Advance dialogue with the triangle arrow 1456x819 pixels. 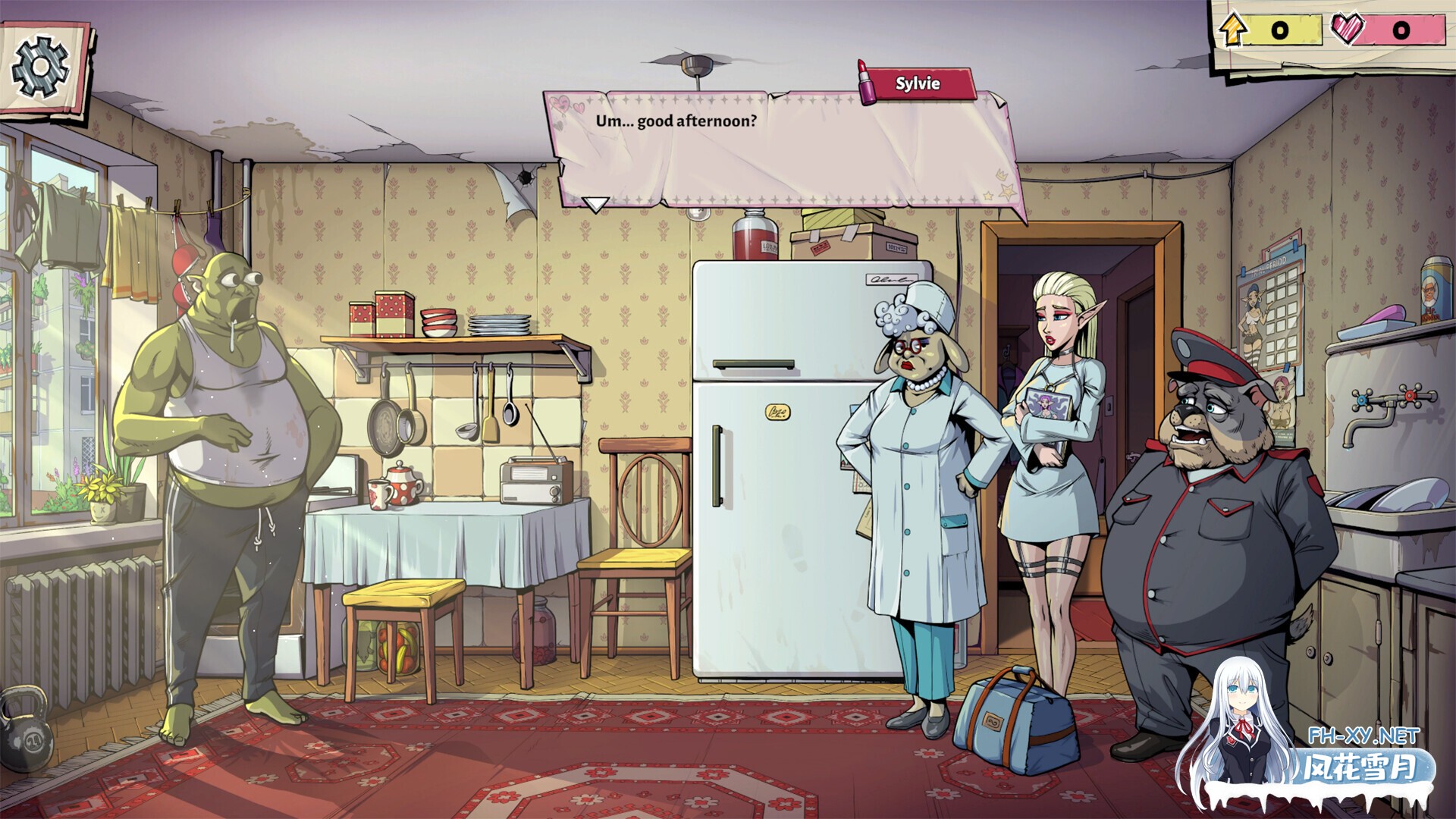click(x=595, y=203)
